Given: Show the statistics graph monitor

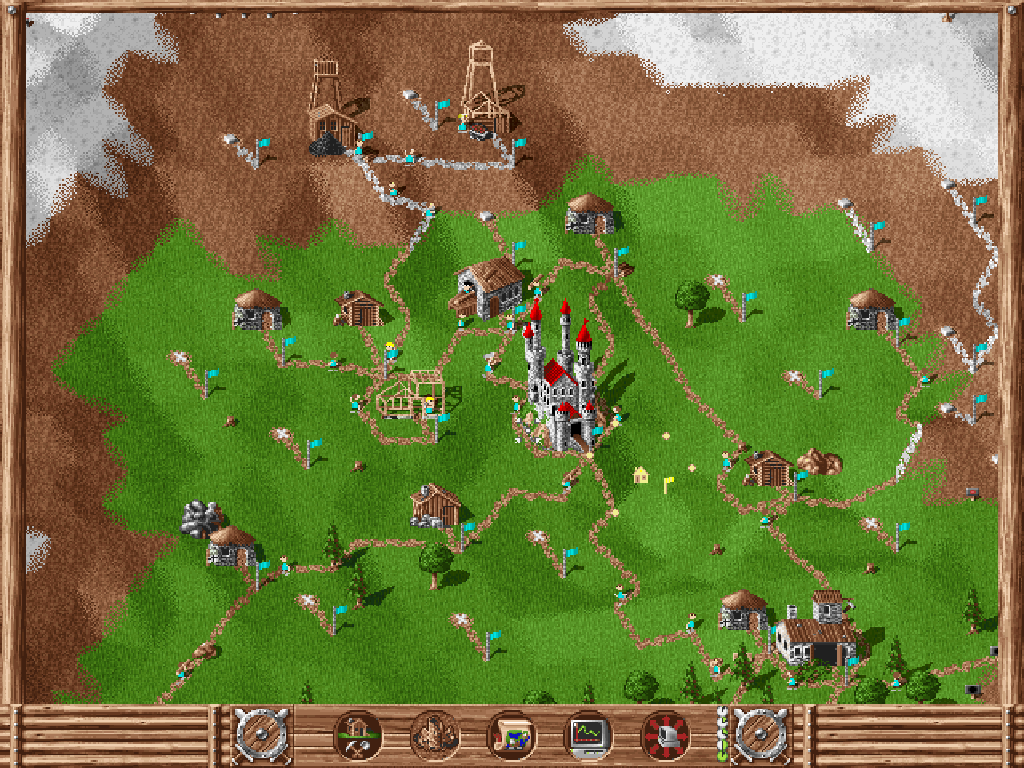Looking at the screenshot, I should click(588, 736).
